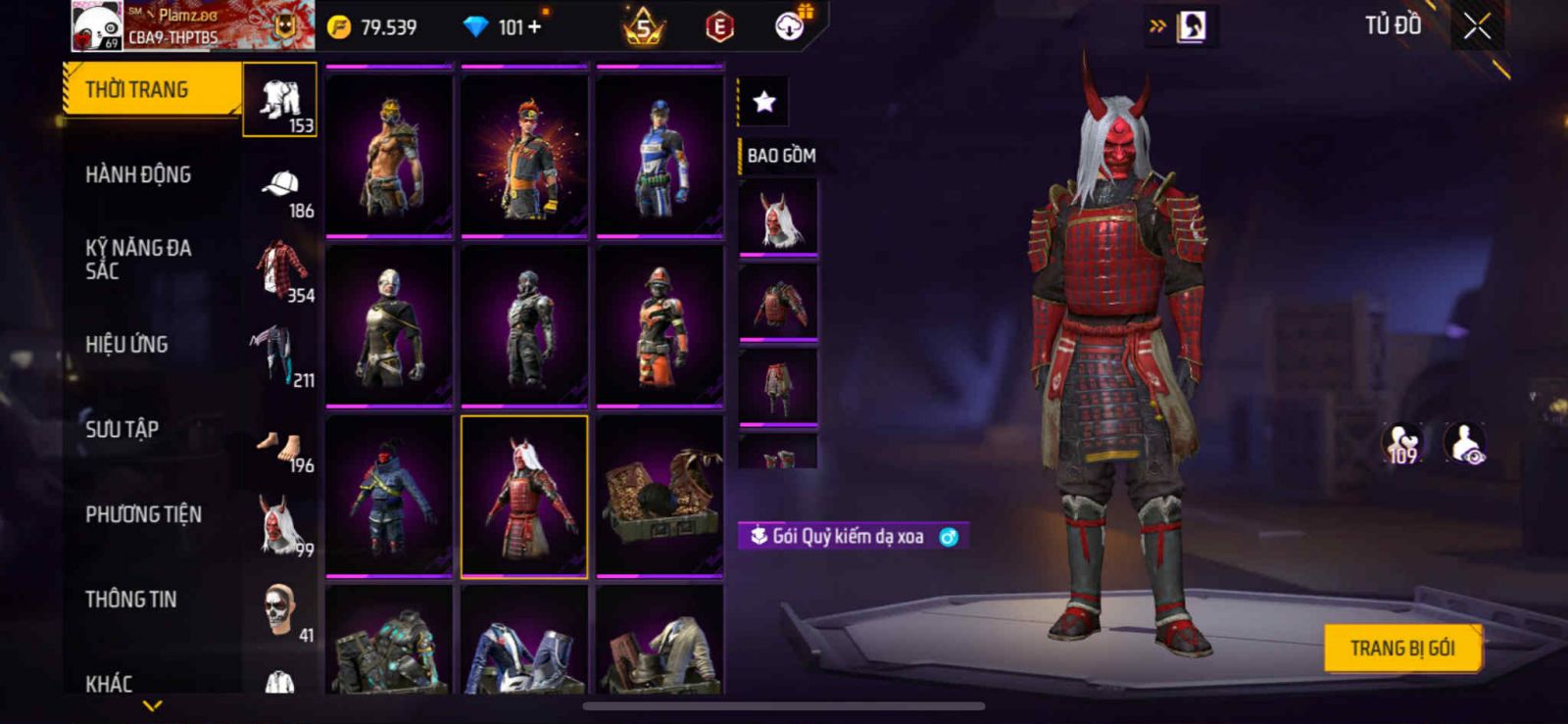Close the TỦ ĐỒ wardrobe screen
This screenshot has height=724, width=1568.
1477,26
